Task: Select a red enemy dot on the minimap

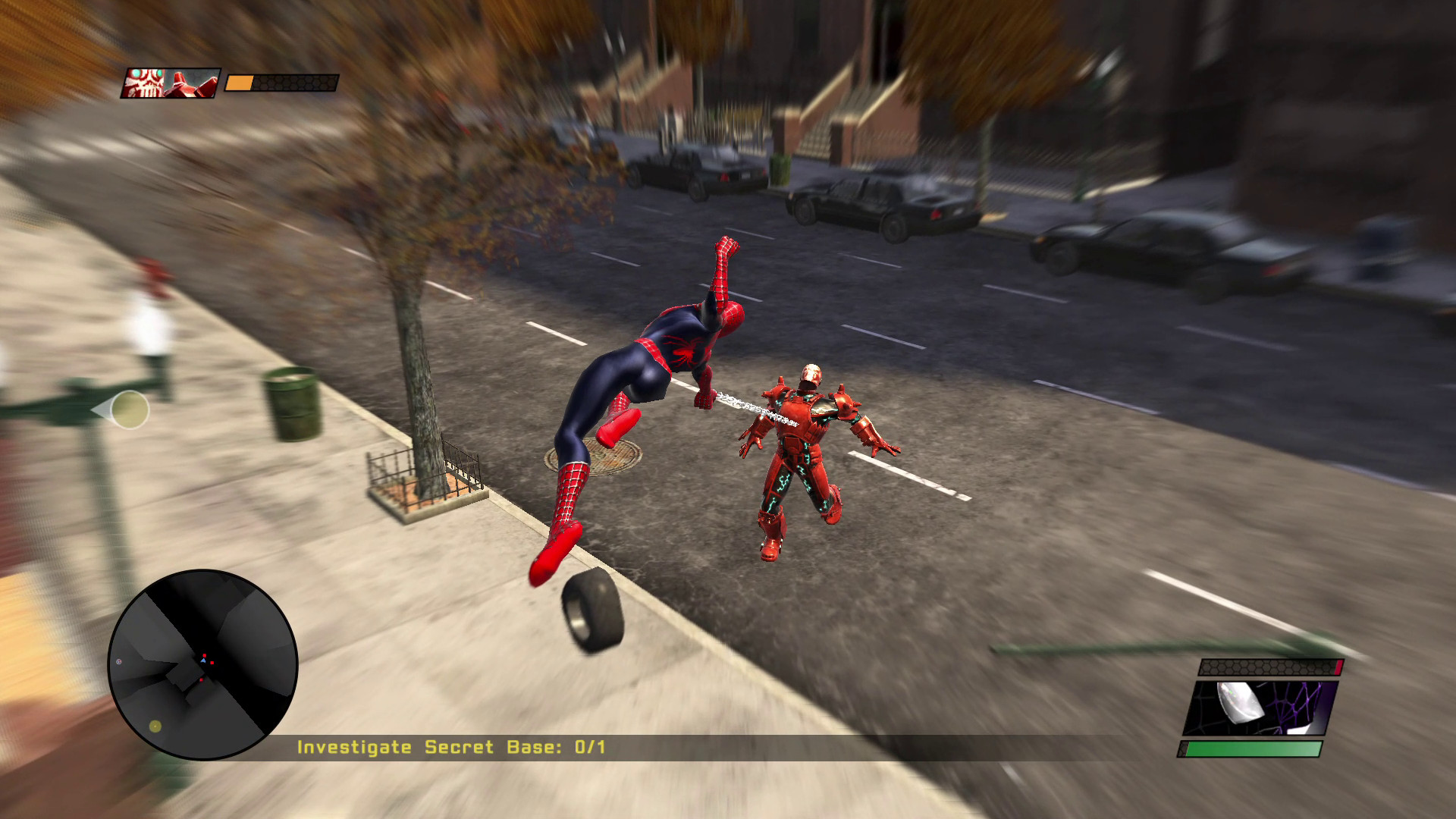Action: point(212,662)
